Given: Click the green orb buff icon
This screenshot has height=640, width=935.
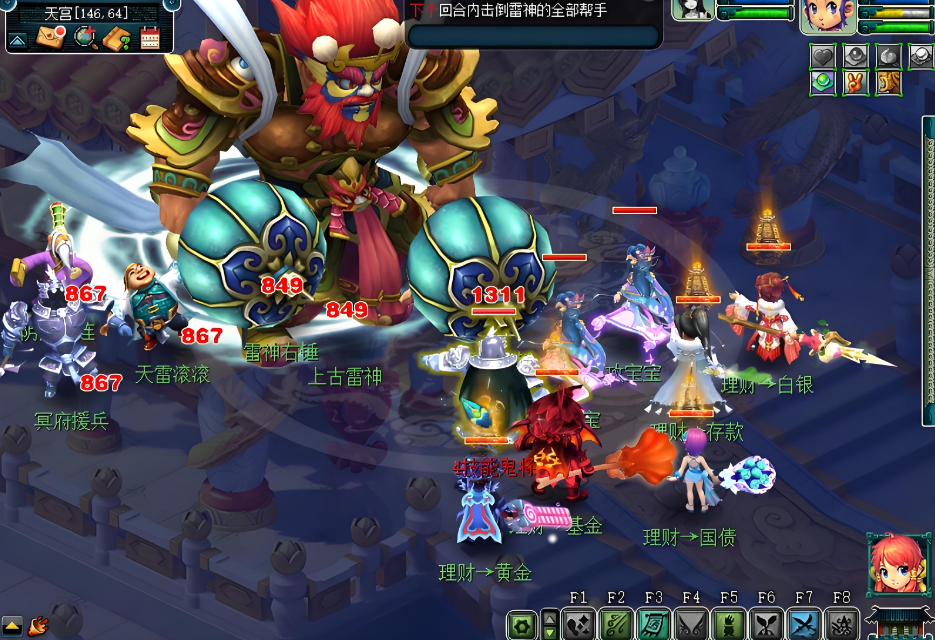Looking at the screenshot, I should coord(822,82).
